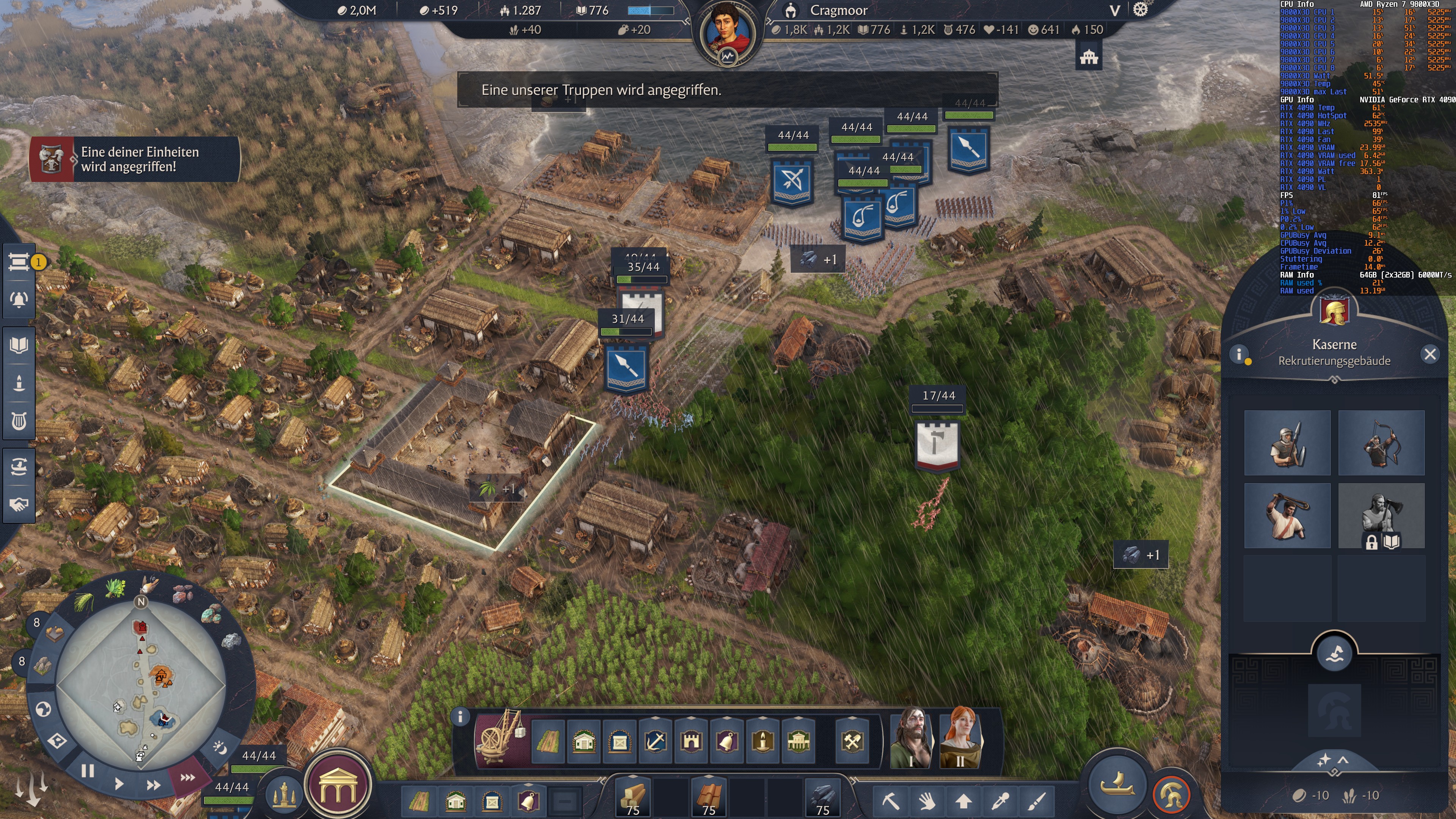The height and width of the screenshot is (819, 1456).
Task: Open the diplomacy handshake icon
Action: [x=19, y=505]
